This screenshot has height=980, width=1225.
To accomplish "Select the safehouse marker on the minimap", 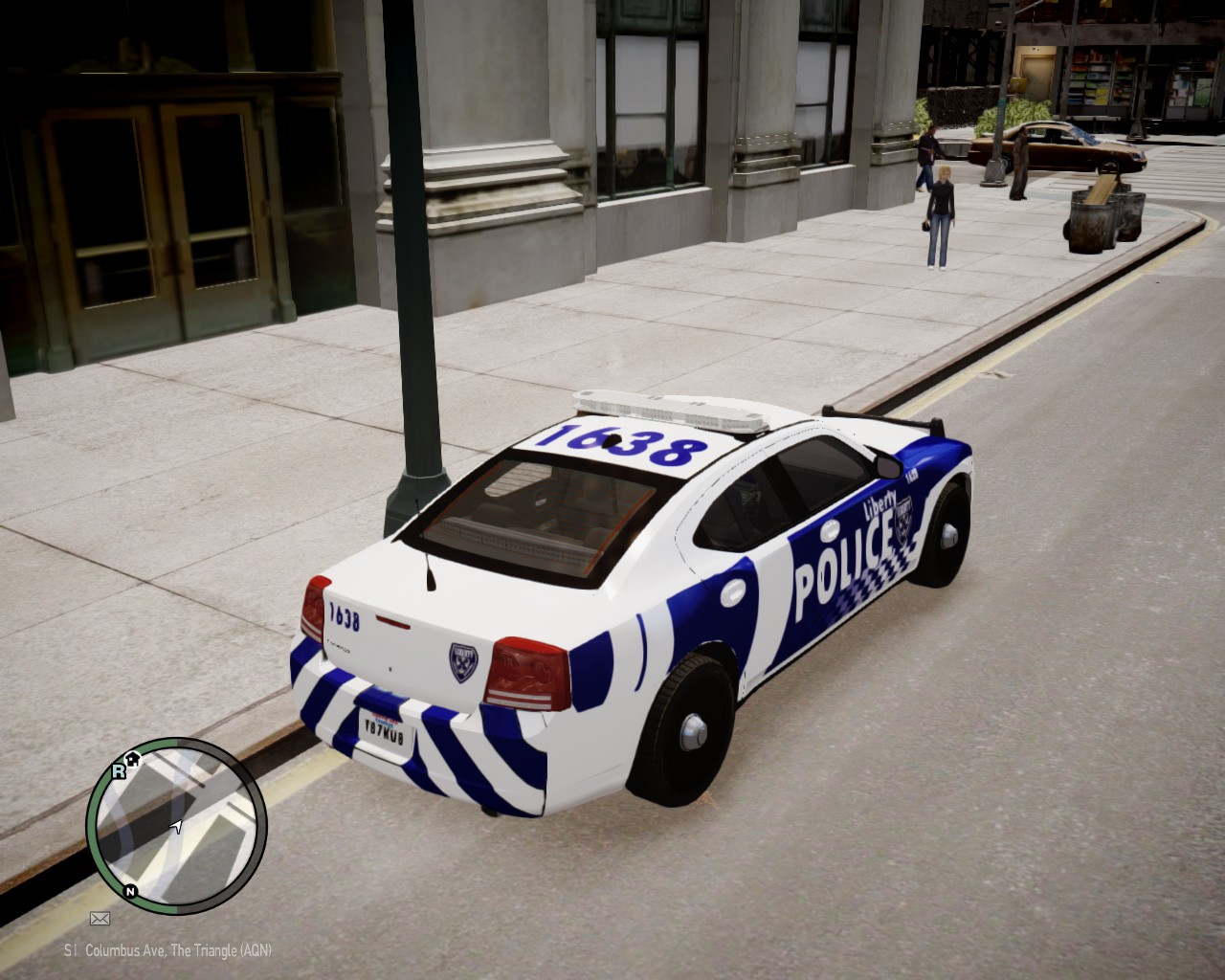I will coord(134,759).
